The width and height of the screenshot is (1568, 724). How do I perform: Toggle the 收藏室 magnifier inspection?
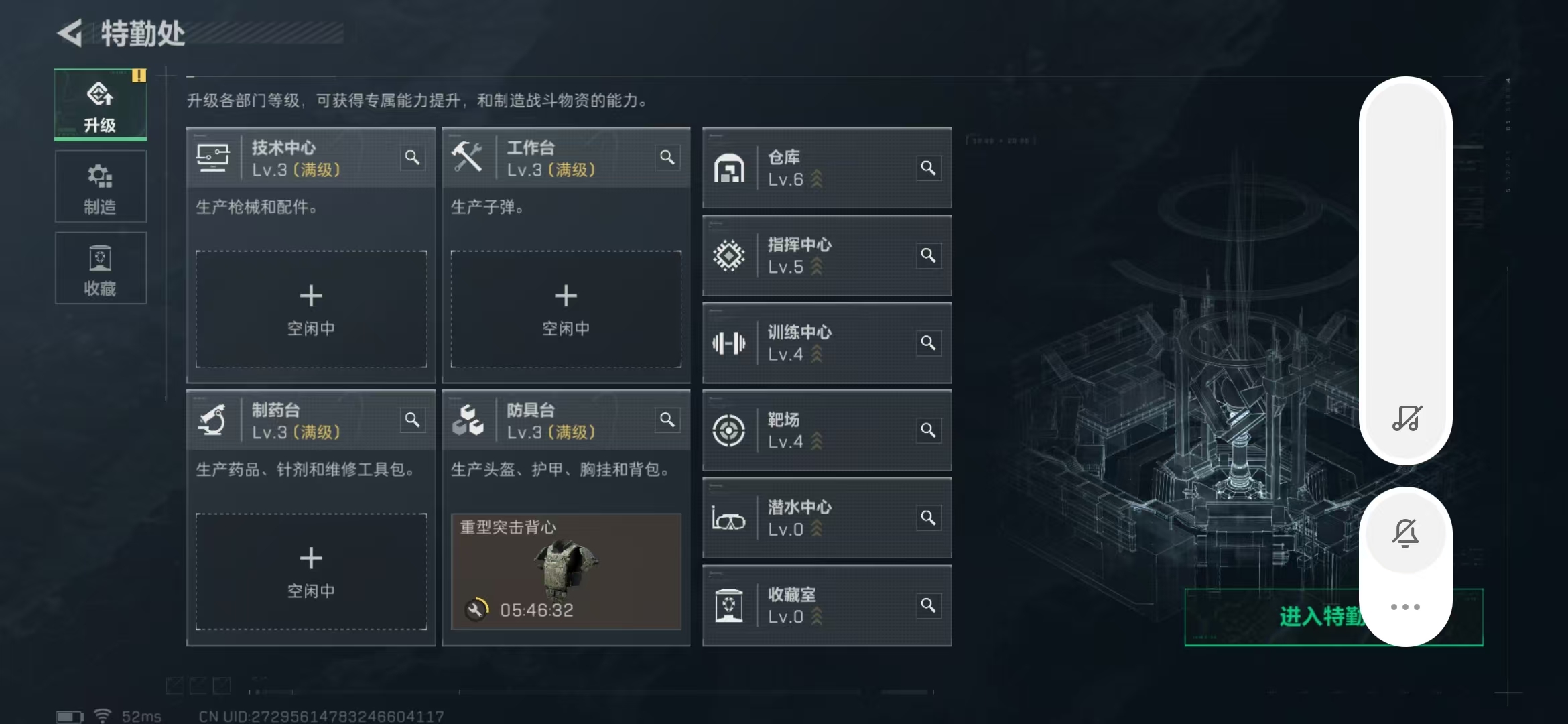(x=929, y=605)
